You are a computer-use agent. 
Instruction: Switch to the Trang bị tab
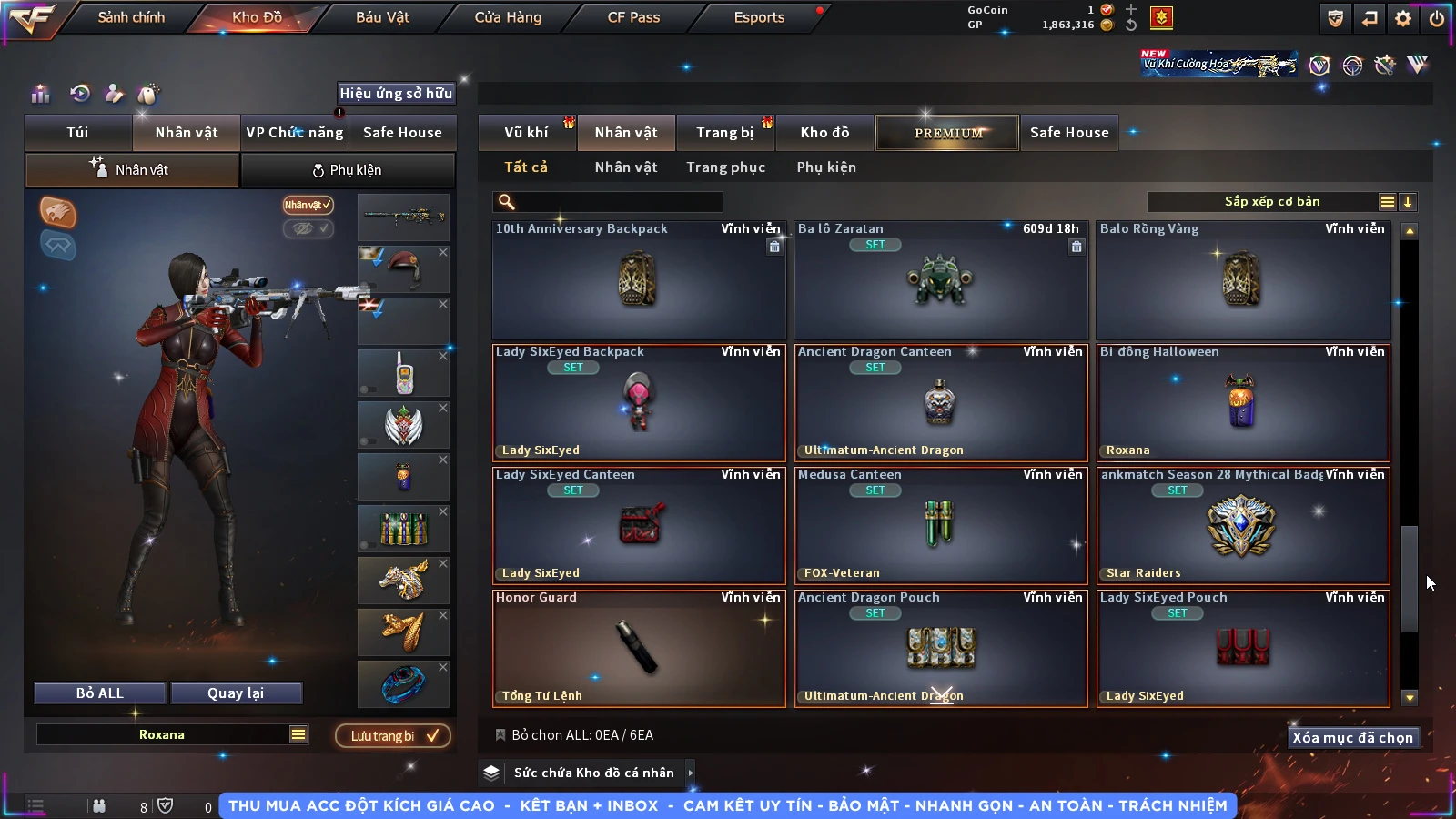pos(724,133)
